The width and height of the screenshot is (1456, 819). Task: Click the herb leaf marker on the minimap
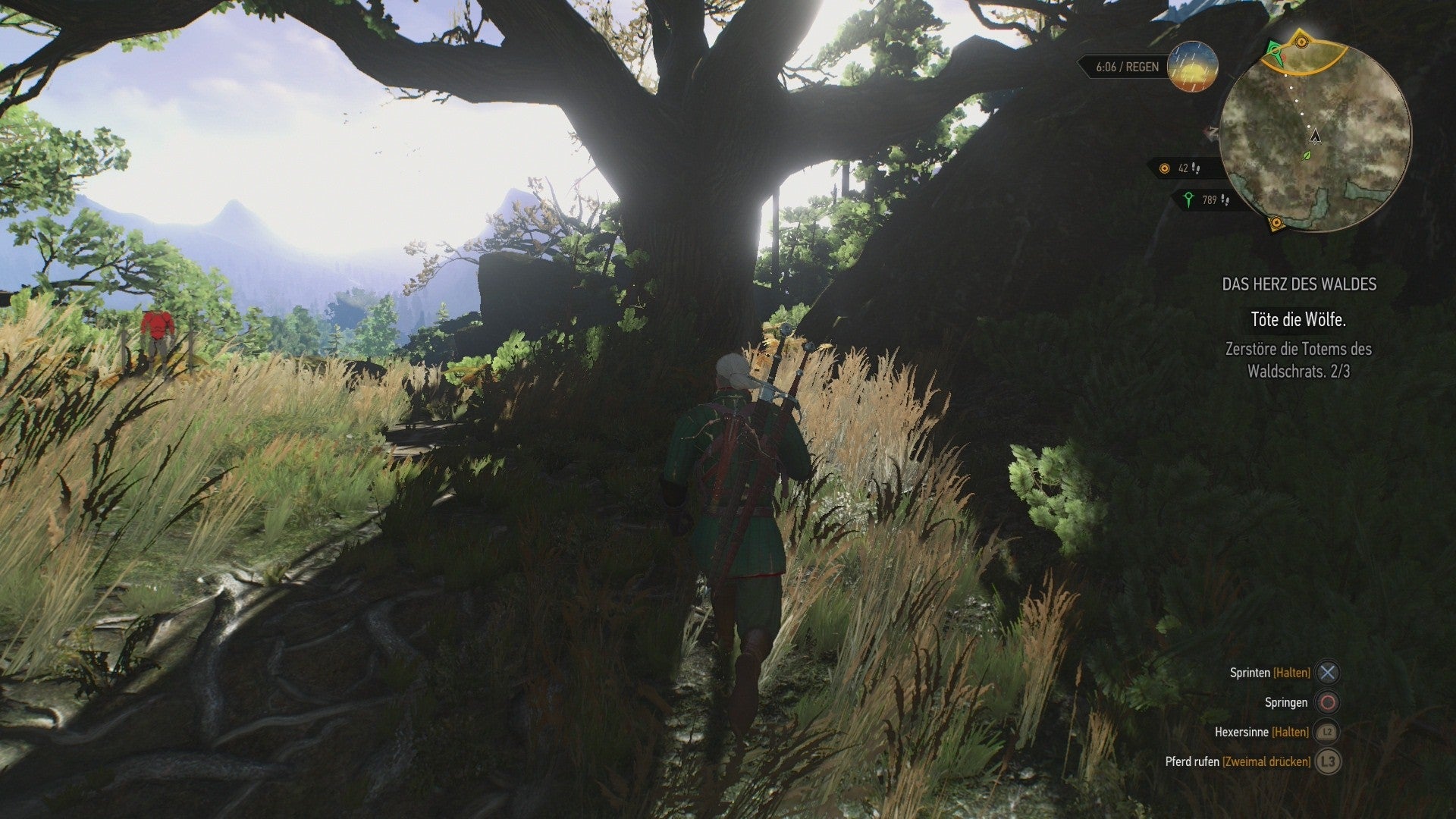pyautogui.click(x=1306, y=155)
